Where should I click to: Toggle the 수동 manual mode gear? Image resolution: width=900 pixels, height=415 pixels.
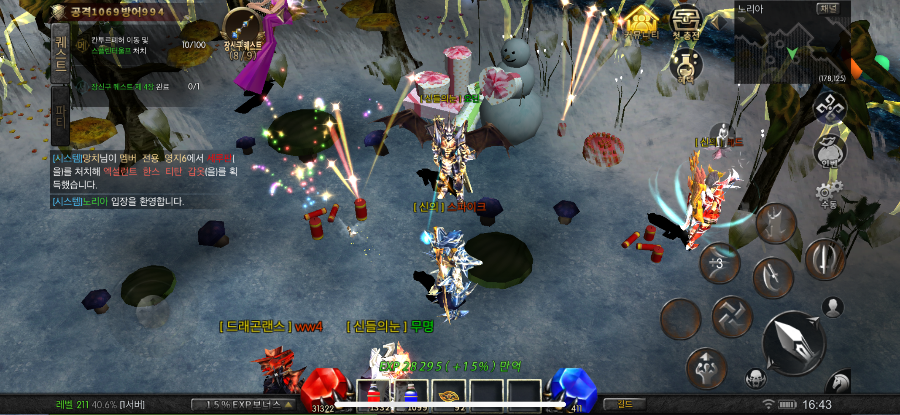(x=827, y=194)
